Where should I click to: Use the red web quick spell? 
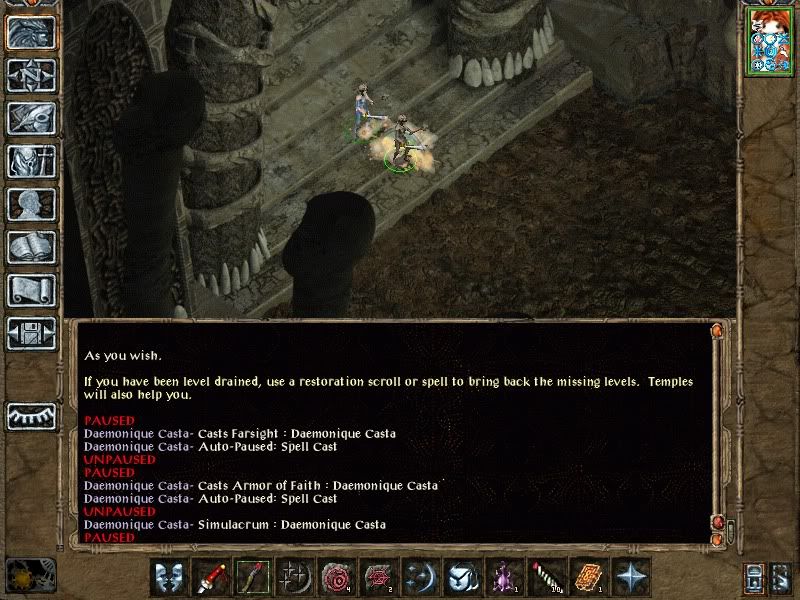coord(377,578)
